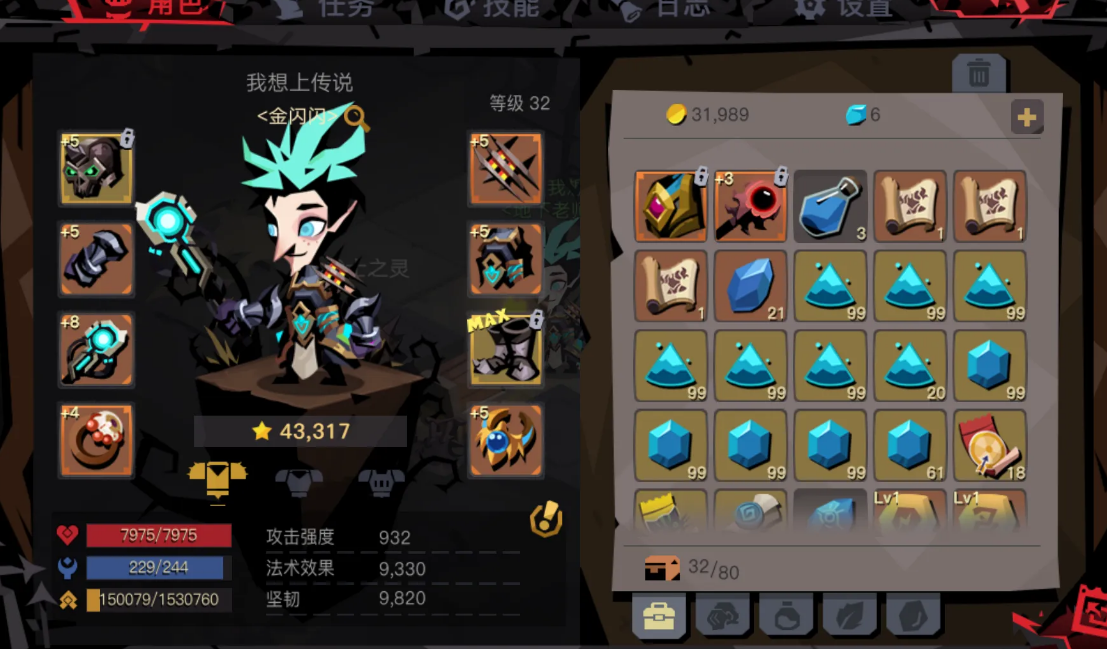Select the skull helmet equipment slot

96,168
